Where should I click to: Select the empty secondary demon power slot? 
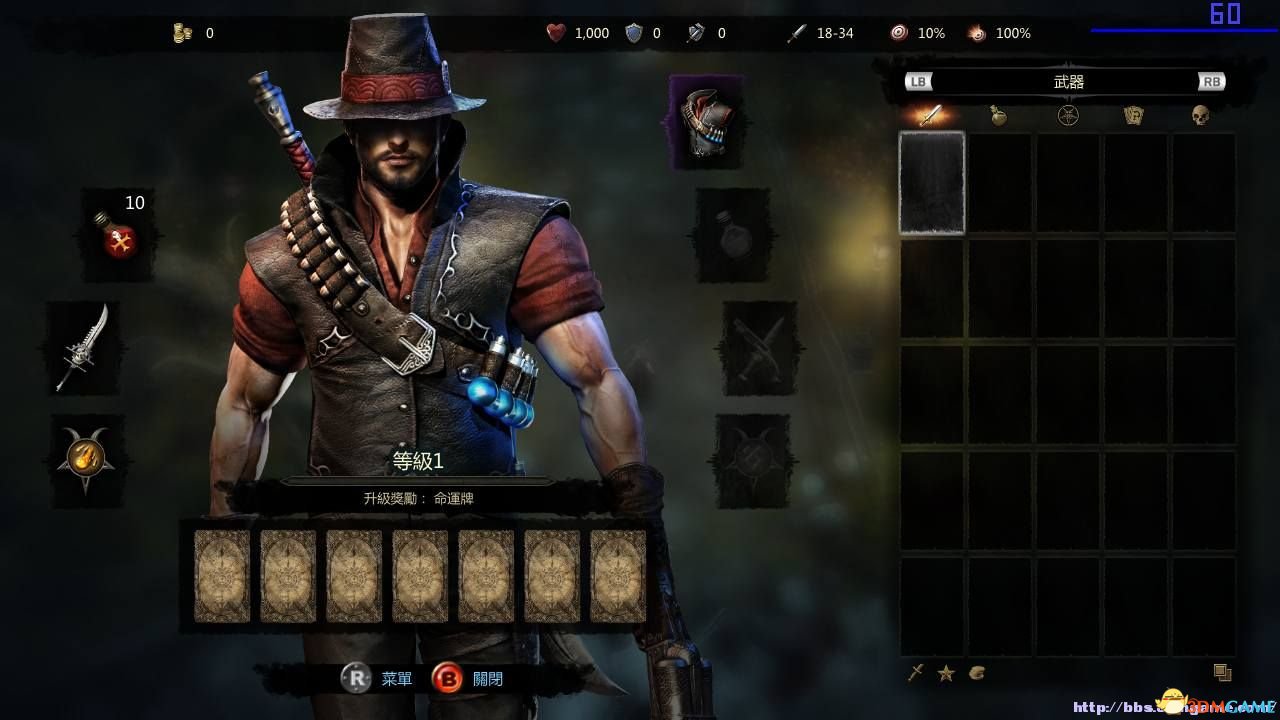pyautogui.click(x=752, y=460)
